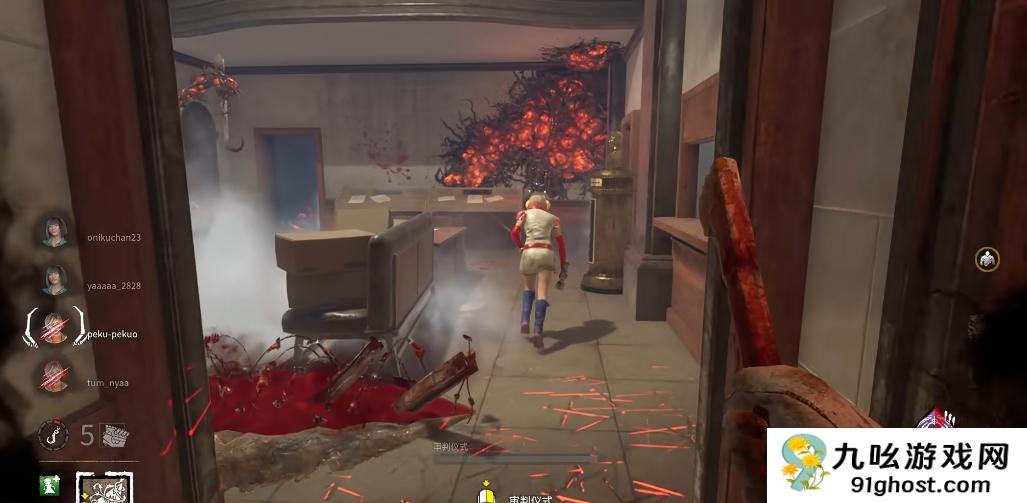Select survivor onikuchan23 in the player list
1027x503 pixels.
54,232
